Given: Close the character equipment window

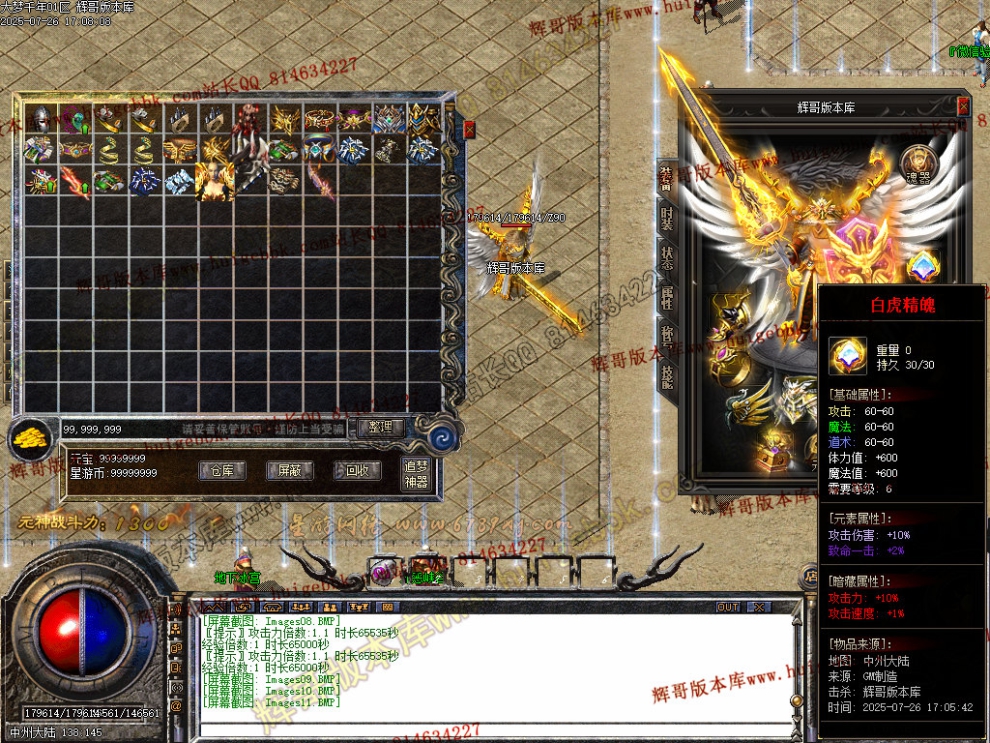Looking at the screenshot, I should (x=963, y=106).
